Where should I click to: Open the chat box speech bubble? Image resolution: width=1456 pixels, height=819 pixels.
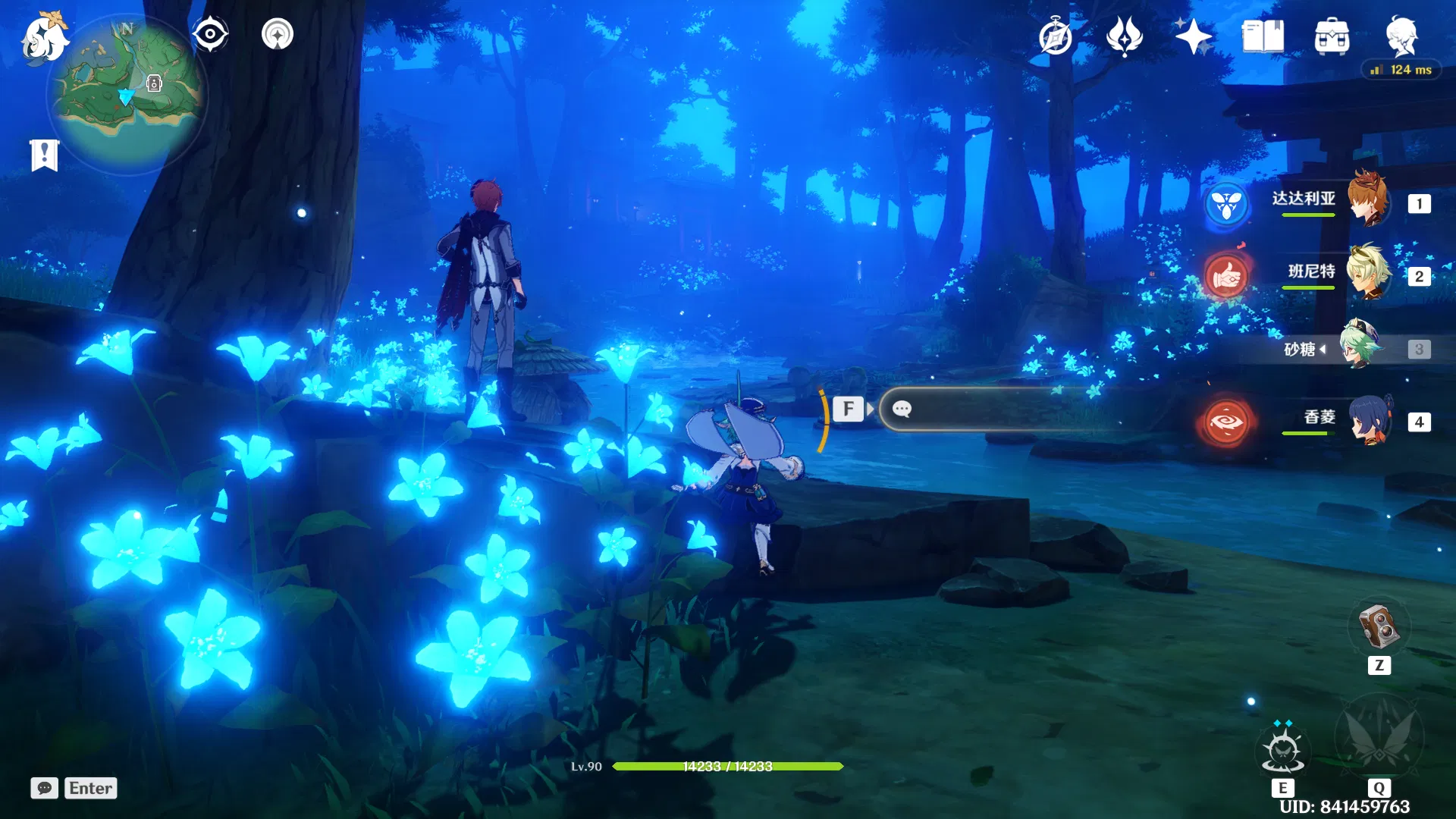(x=44, y=788)
